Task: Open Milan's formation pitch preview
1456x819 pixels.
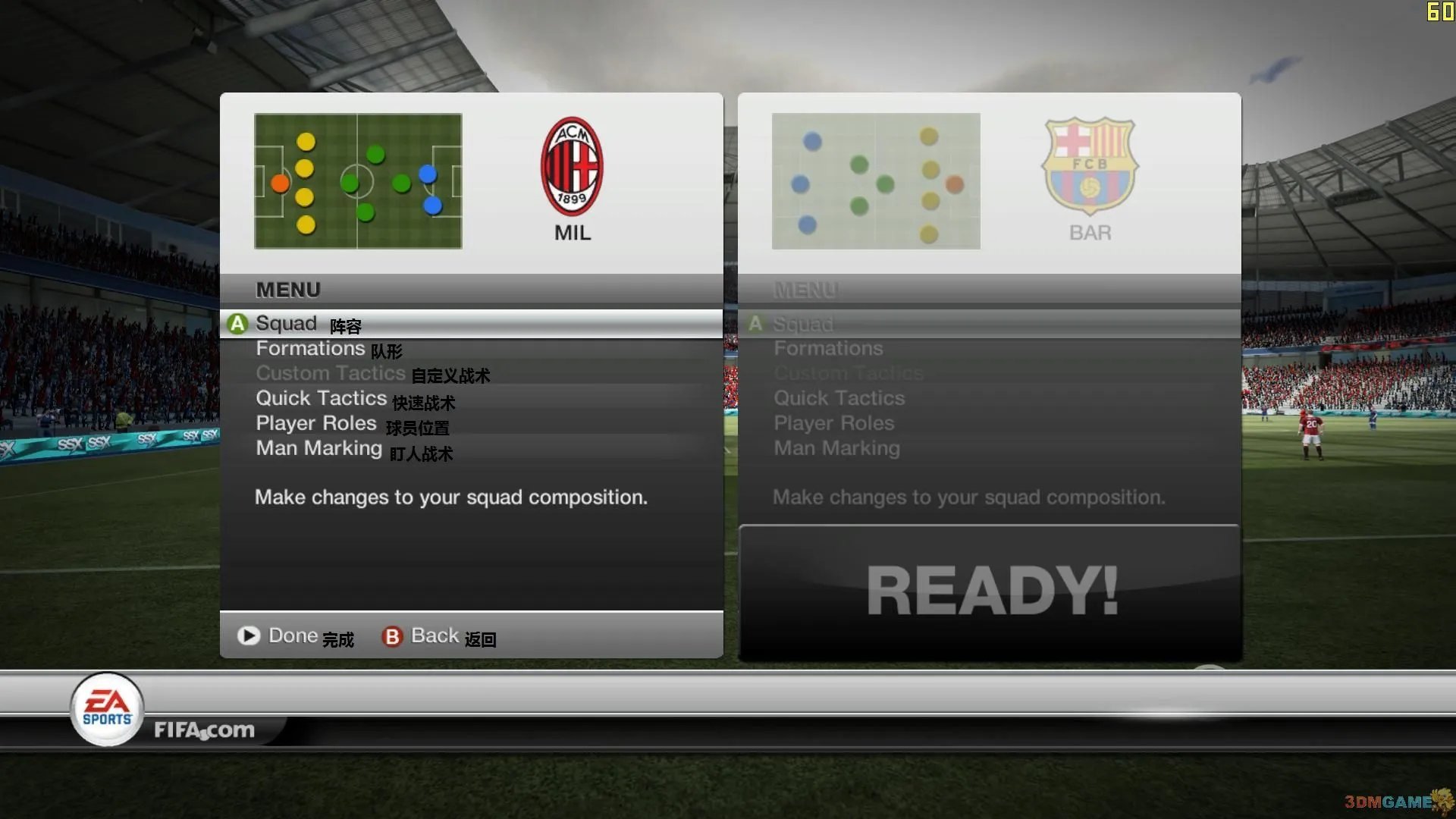Action: coord(358,180)
